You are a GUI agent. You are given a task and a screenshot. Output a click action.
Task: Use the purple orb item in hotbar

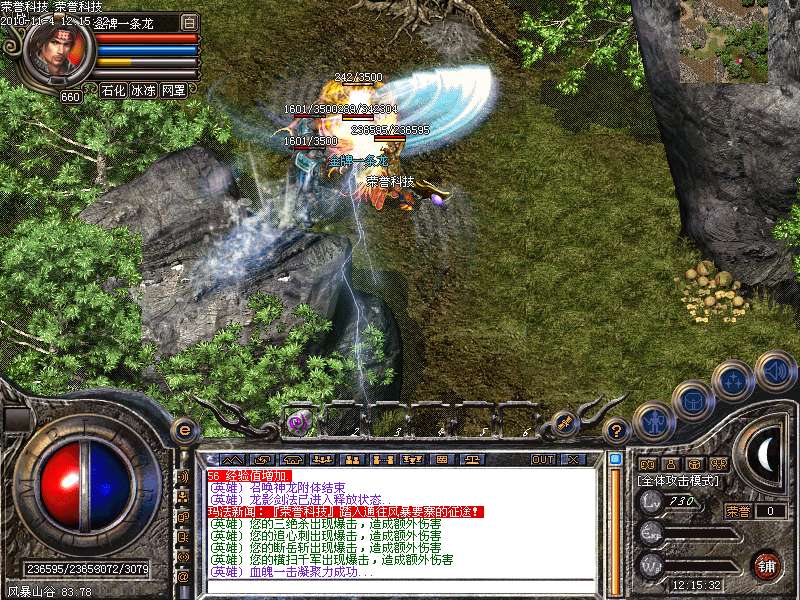coord(298,423)
